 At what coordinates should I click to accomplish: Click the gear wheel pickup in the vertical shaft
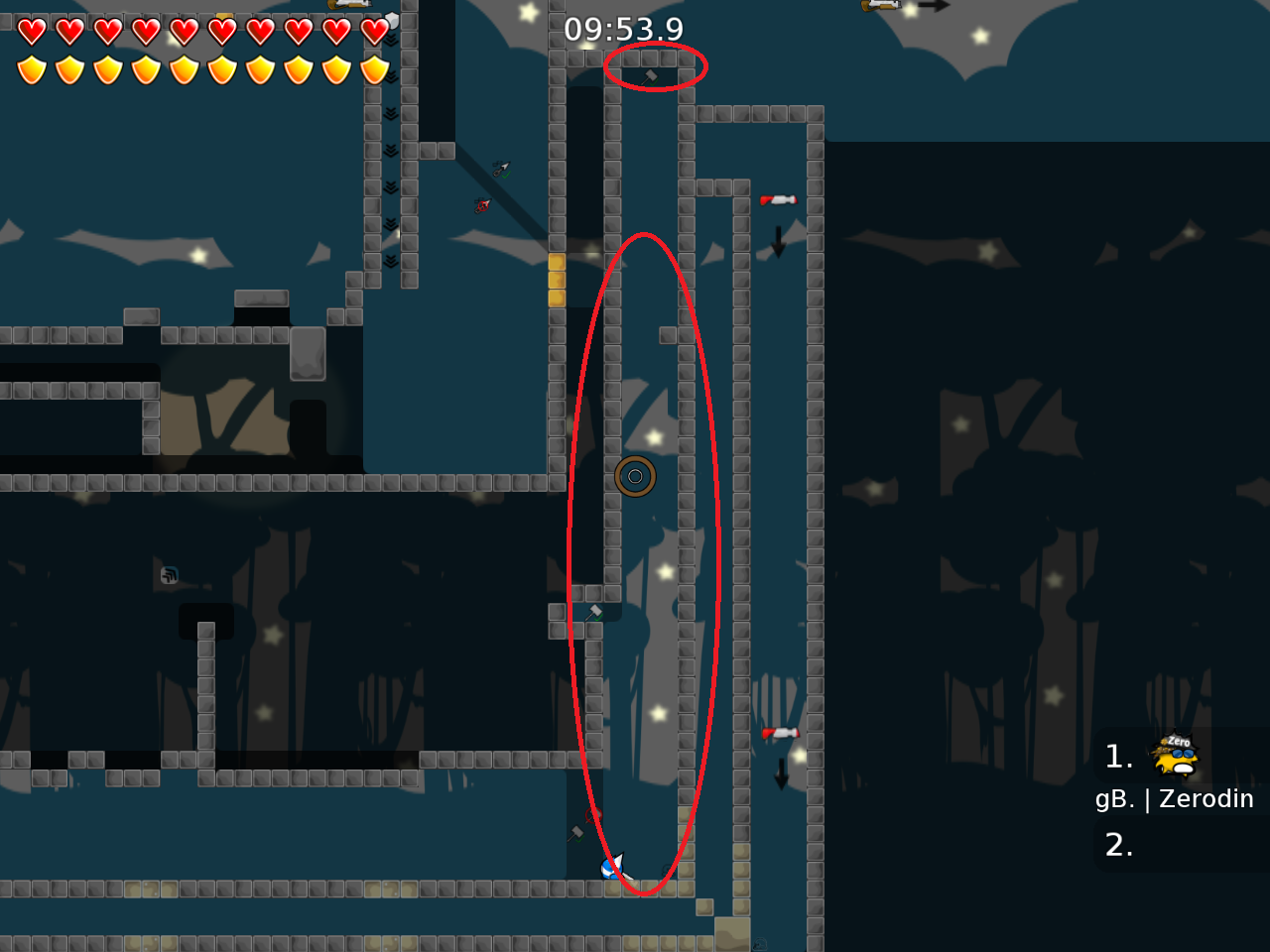click(x=635, y=476)
